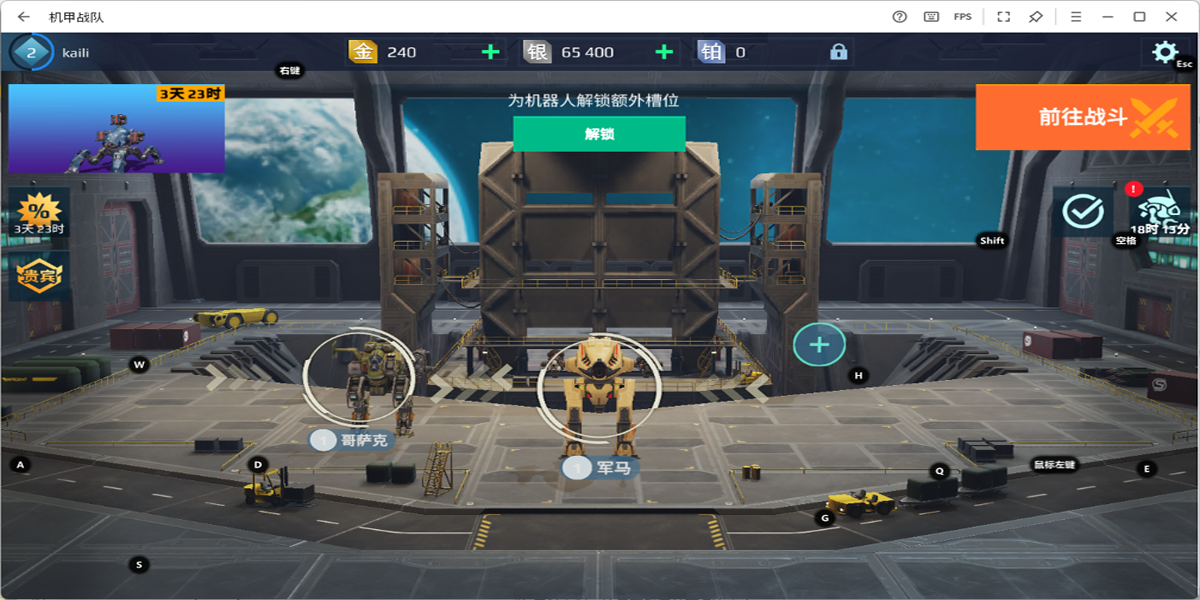Add silver with the plus button

664,52
